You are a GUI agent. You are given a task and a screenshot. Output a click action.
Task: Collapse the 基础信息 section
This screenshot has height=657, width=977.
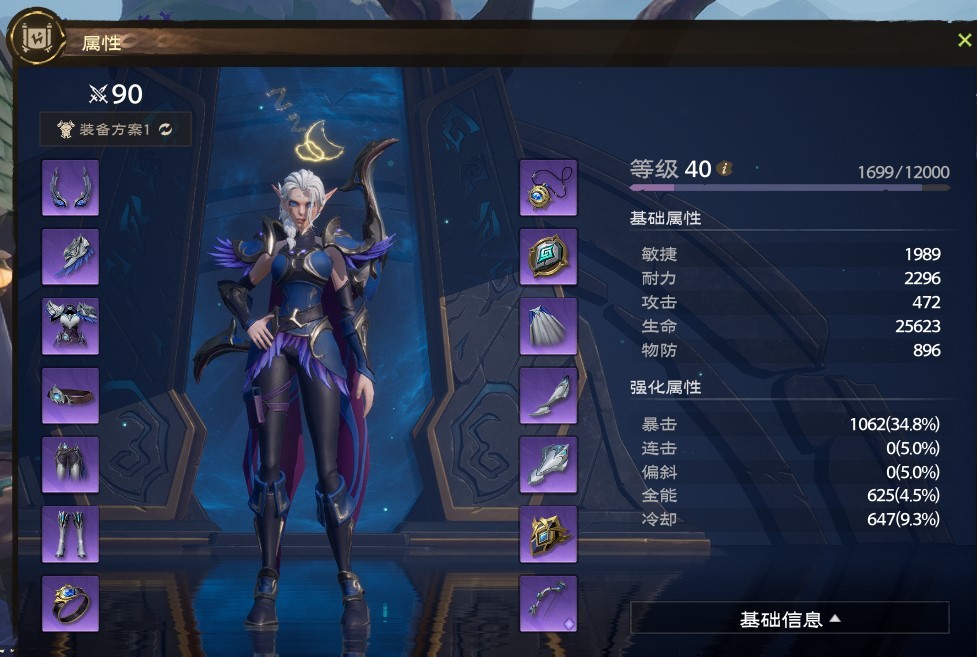[x=789, y=619]
